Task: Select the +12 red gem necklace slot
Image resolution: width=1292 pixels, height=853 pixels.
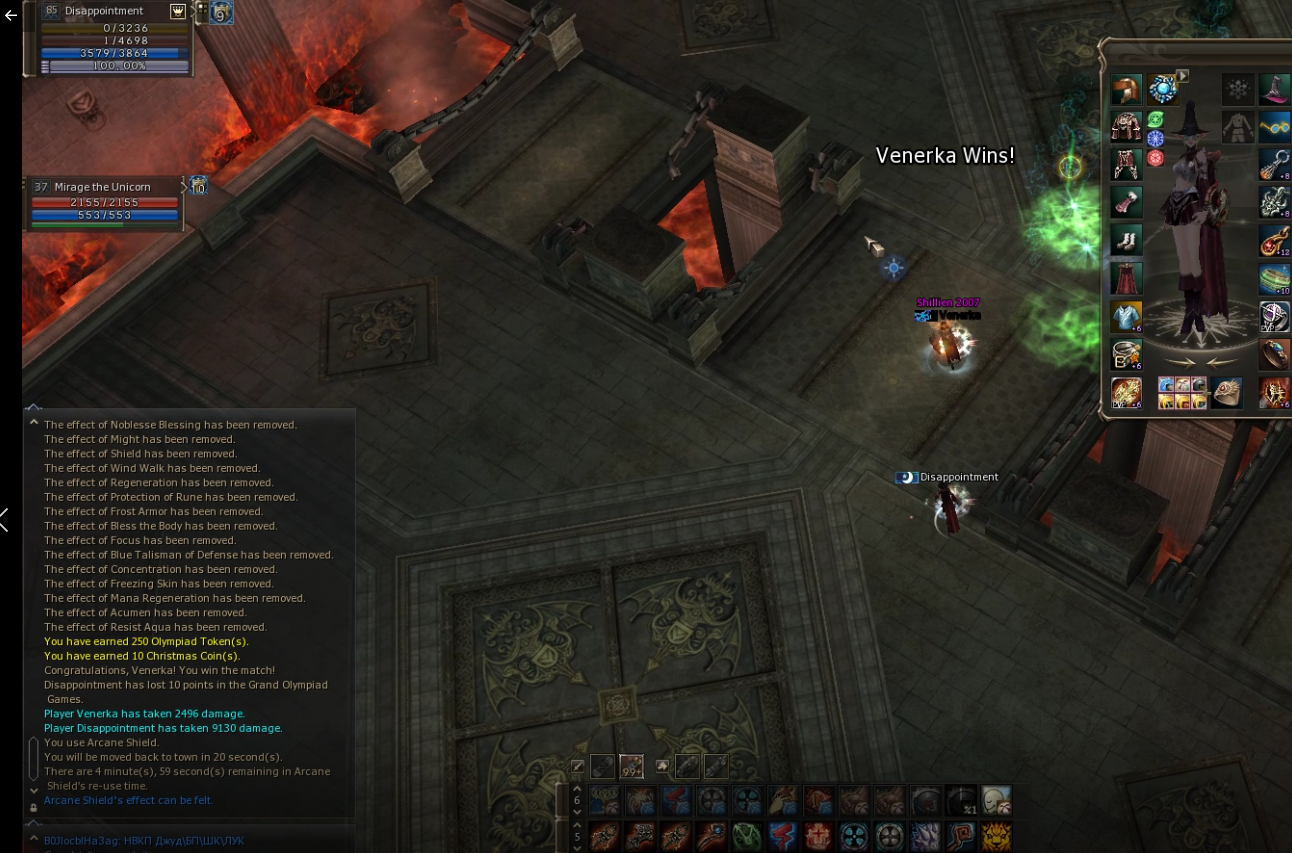Action: (x=1274, y=240)
